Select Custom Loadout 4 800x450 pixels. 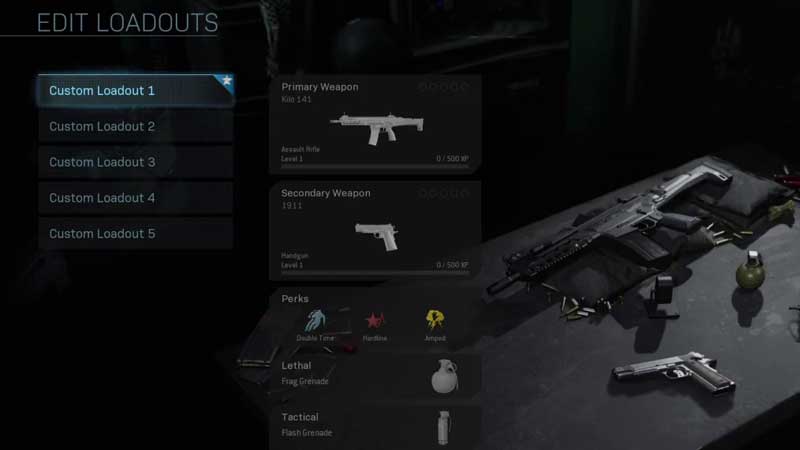click(135, 198)
